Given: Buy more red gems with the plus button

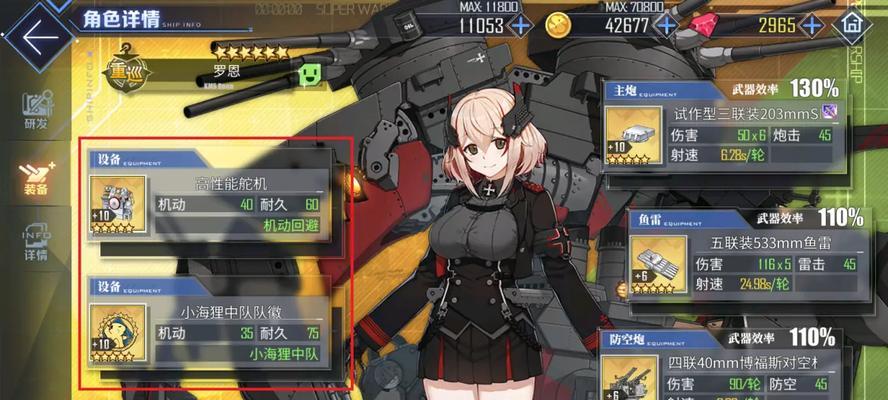Looking at the screenshot, I should [x=812, y=25].
